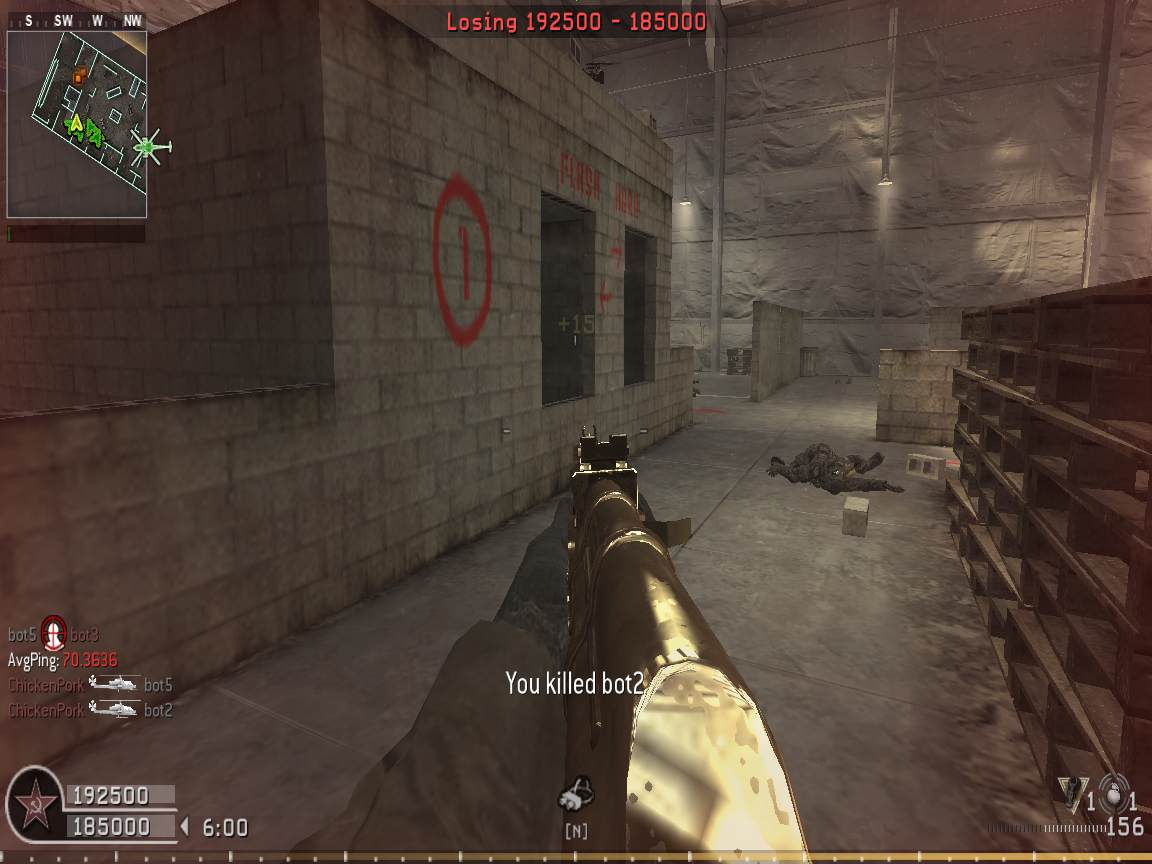Select the night vision goggles icon

click(575, 797)
